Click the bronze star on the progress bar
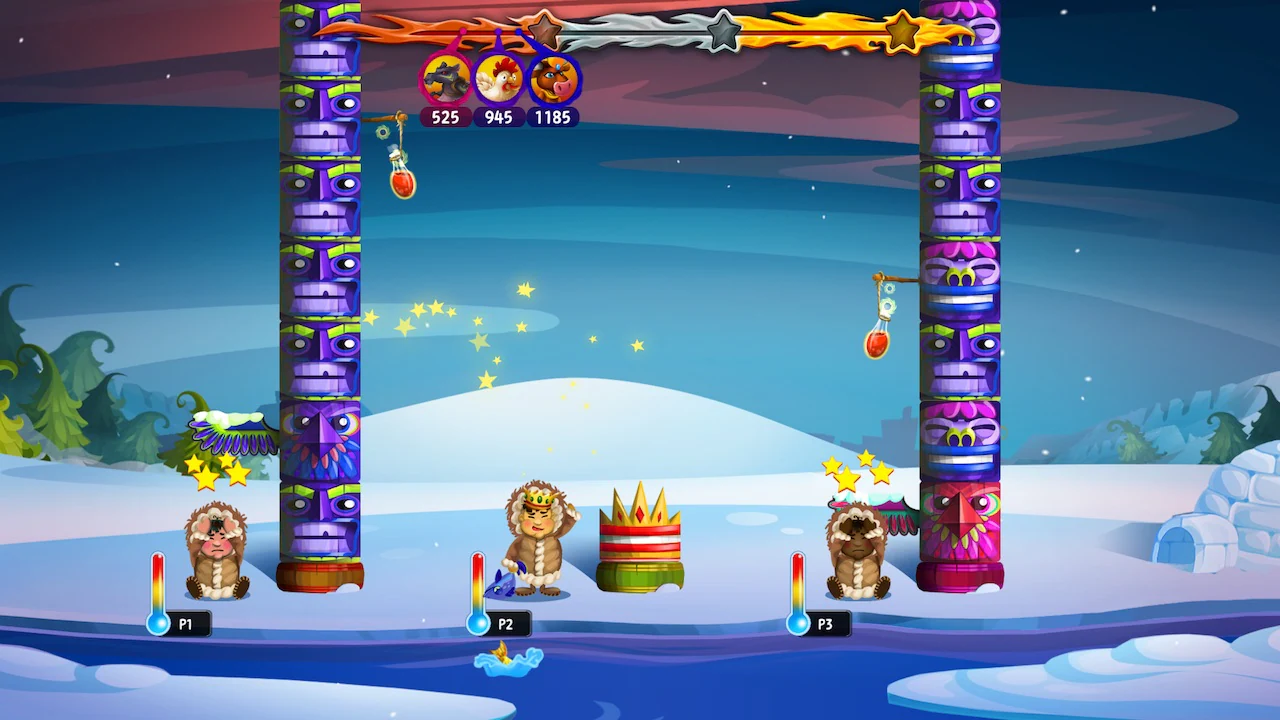The image size is (1280, 720). (545, 30)
